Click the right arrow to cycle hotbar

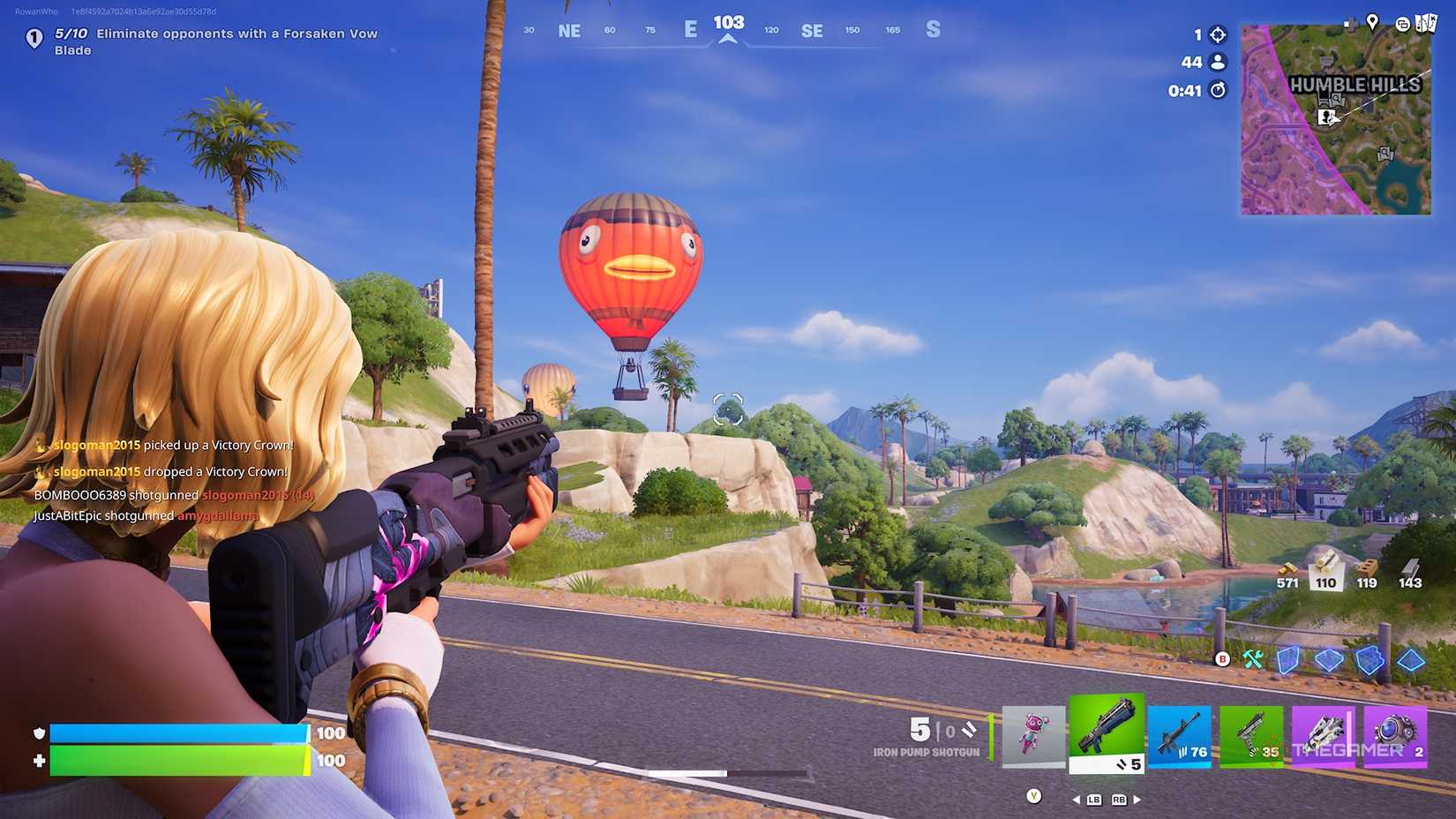pos(1137,799)
